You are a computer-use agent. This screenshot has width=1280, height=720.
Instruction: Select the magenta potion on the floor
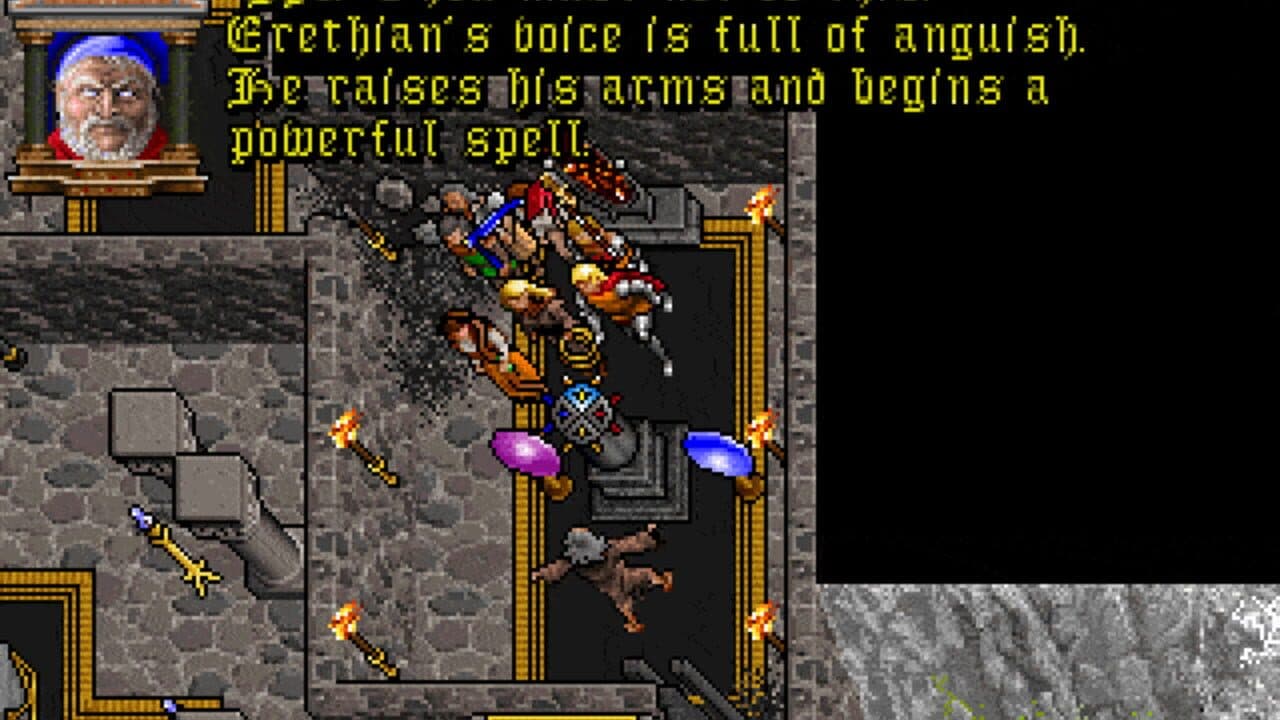point(521,451)
